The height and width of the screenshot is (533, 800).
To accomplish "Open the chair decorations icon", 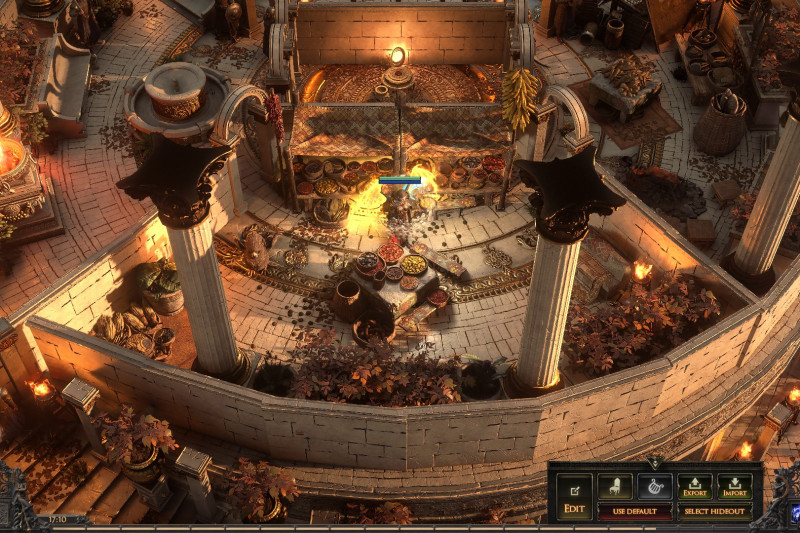I will coord(615,487).
